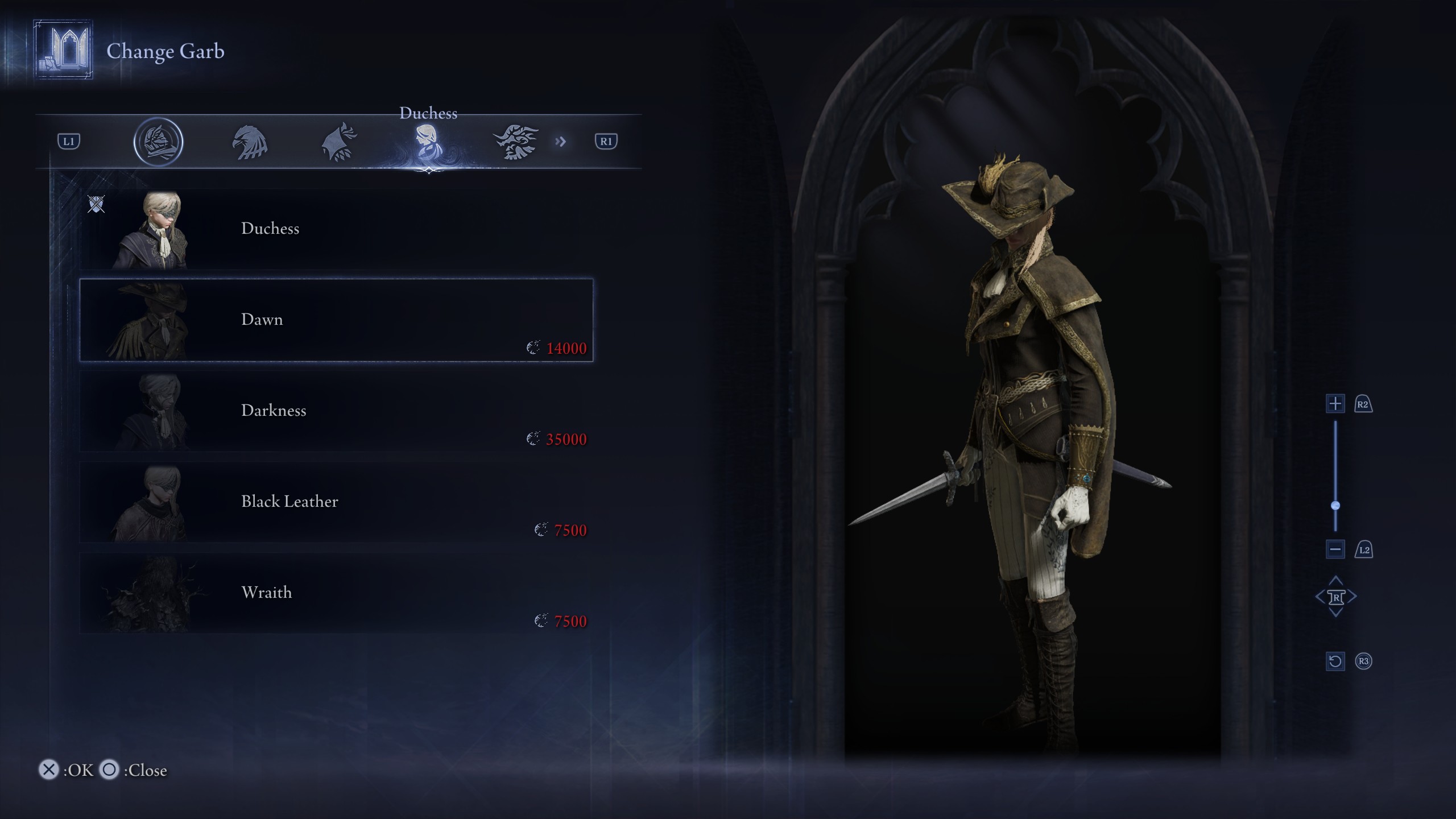
Task: Select the Duchess character tab
Action: pyautogui.click(x=427, y=142)
